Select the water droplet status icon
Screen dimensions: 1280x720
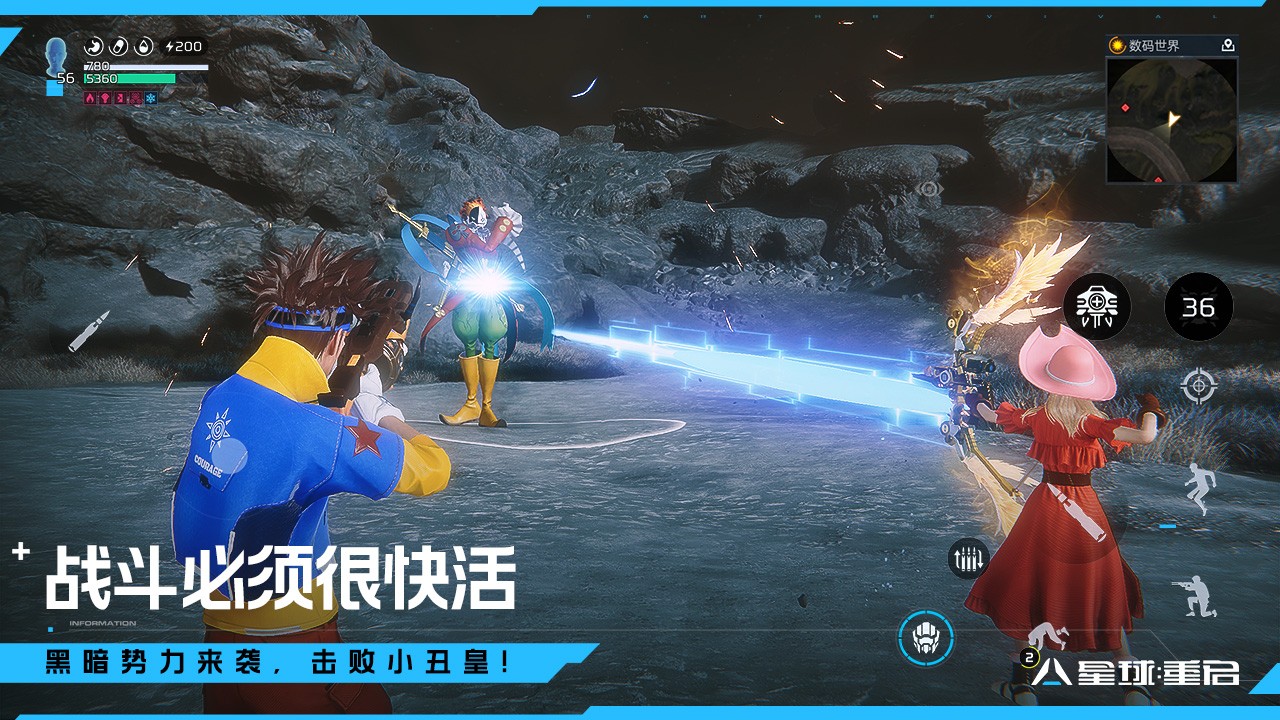pos(143,45)
